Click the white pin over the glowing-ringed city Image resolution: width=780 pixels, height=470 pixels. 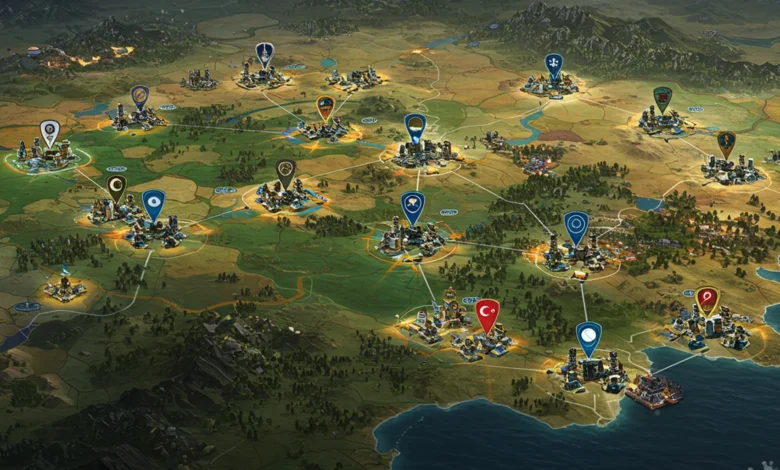(x=49, y=132)
